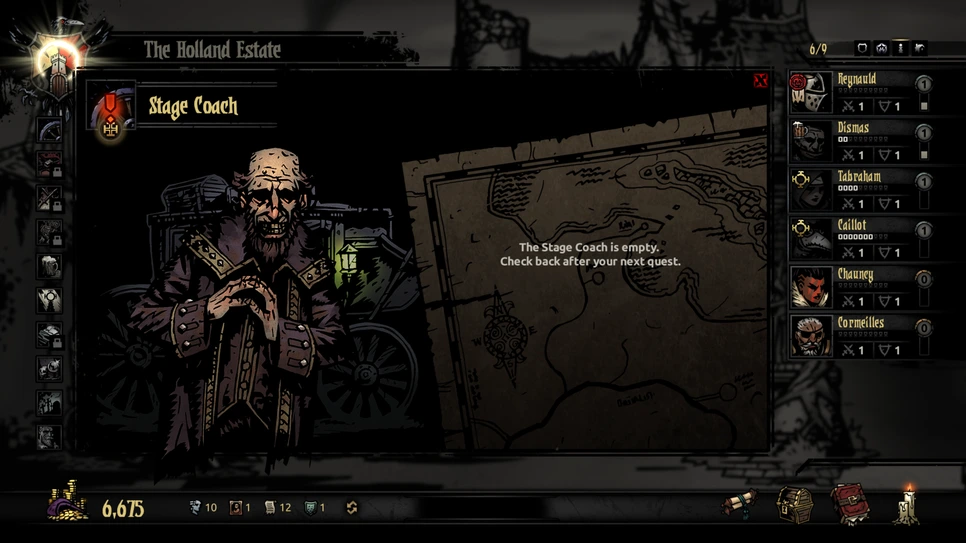966x543 pixels.
Task: Click the gold pile treasury icon
Action: pyautogui.click(x=68, y=506)
